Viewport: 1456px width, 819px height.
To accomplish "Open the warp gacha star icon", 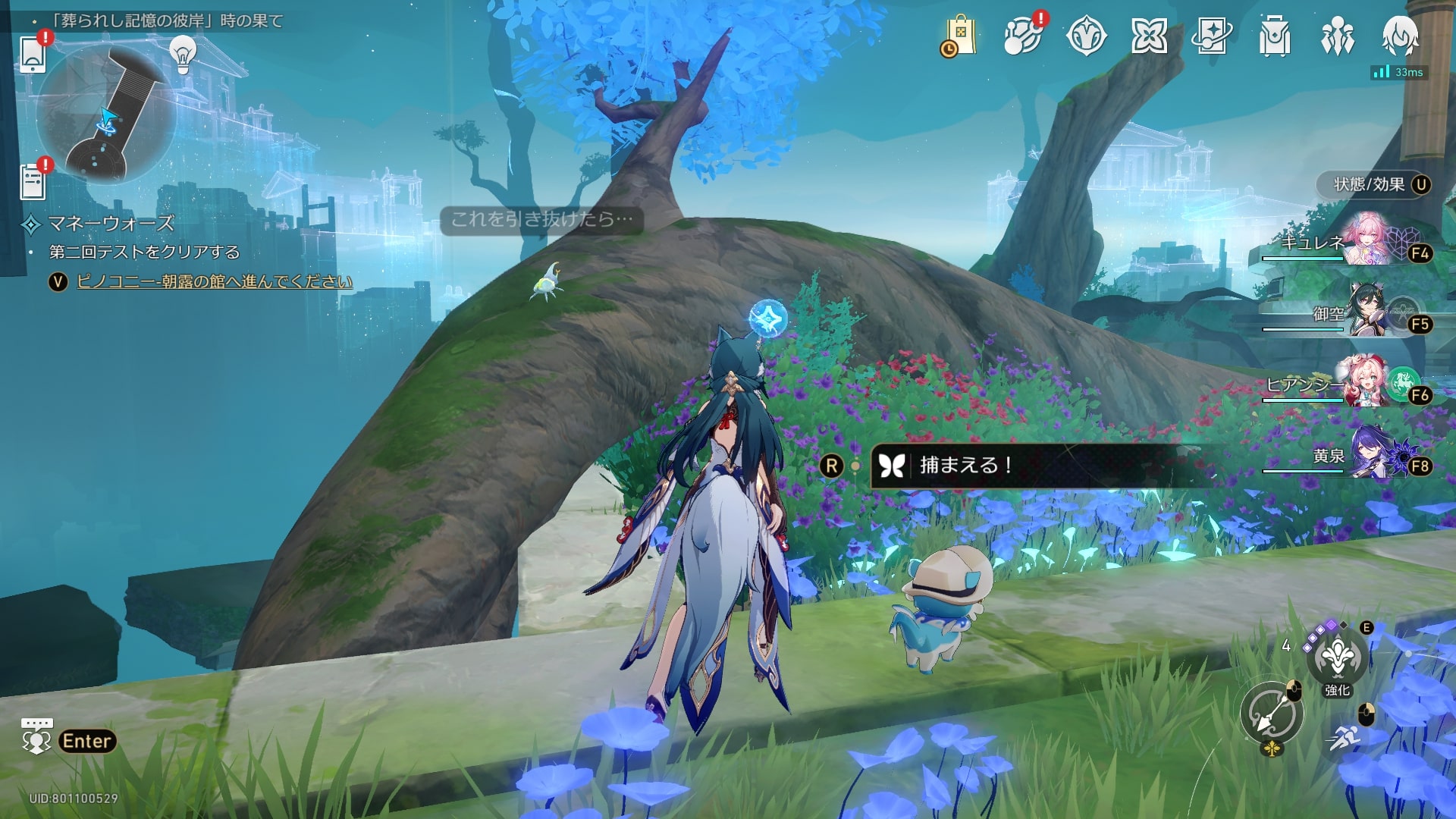I will pyautogui.click(x=1212, y=36).
